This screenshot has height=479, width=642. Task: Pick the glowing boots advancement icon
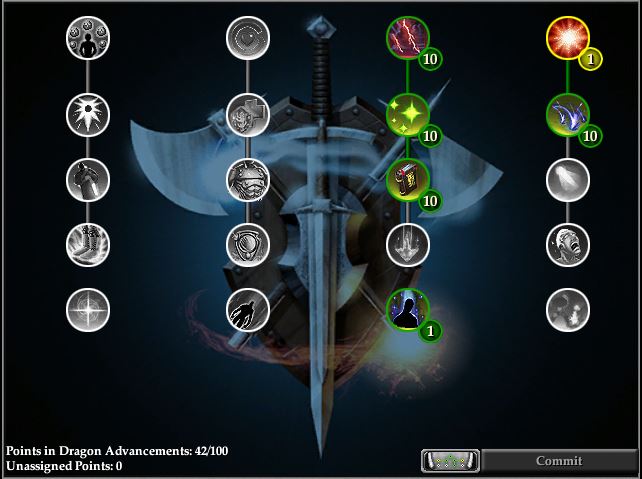[x=88, y=244]
